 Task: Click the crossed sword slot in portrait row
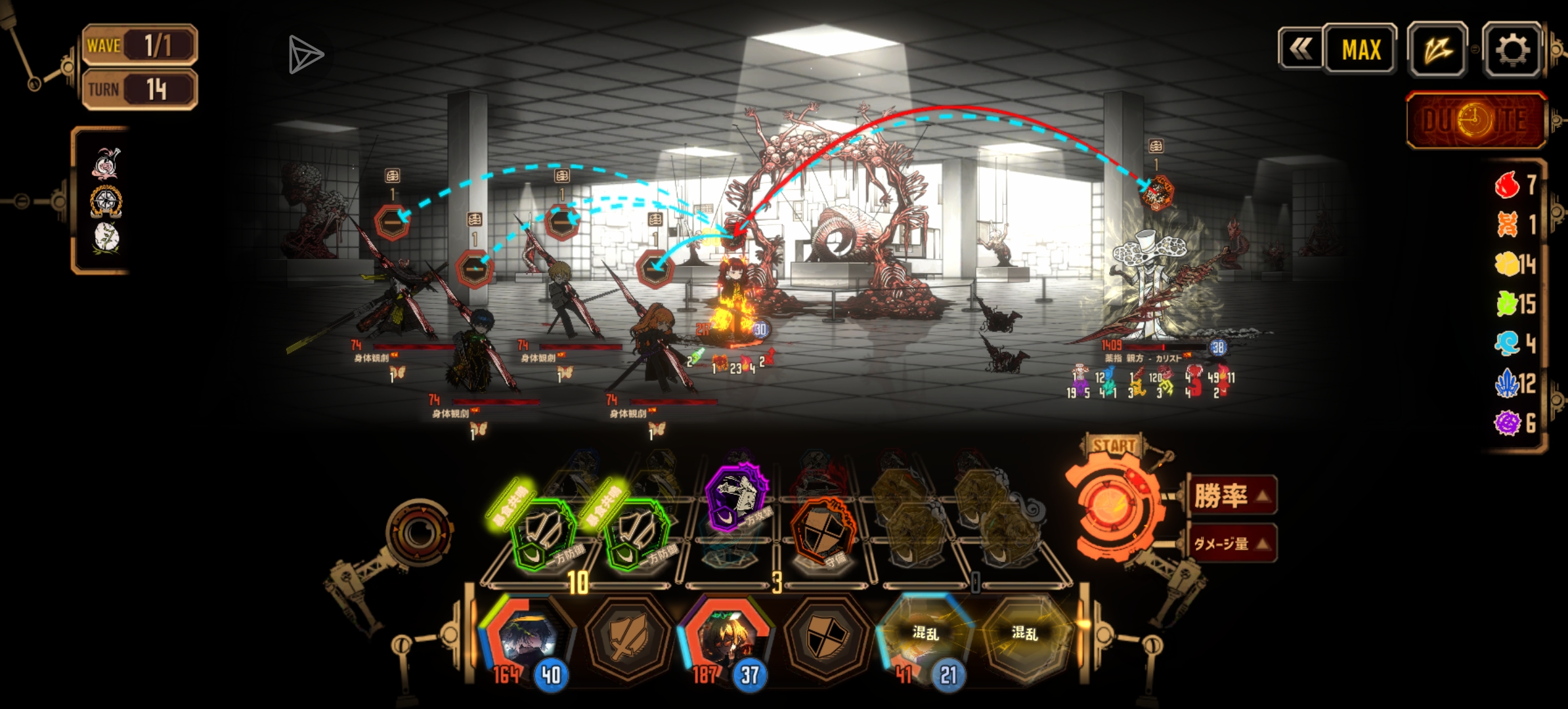(627, 638)
